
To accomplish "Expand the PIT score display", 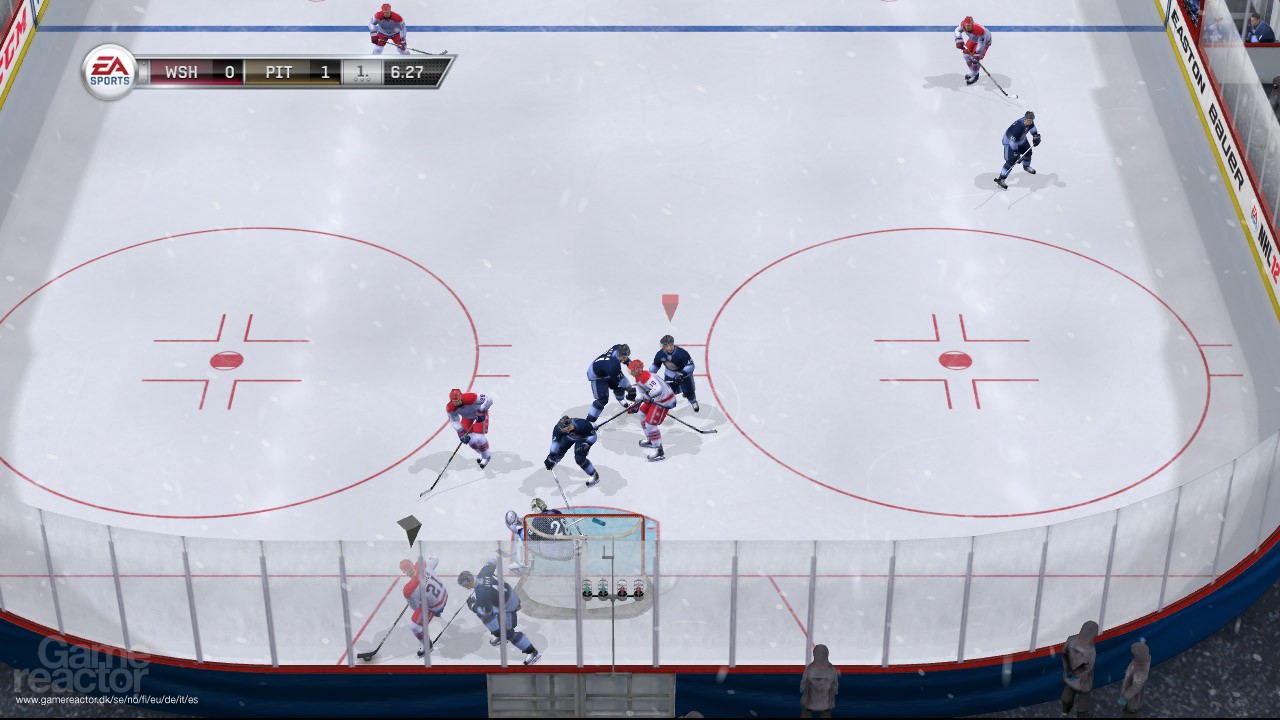I will (x=325, y=71).
